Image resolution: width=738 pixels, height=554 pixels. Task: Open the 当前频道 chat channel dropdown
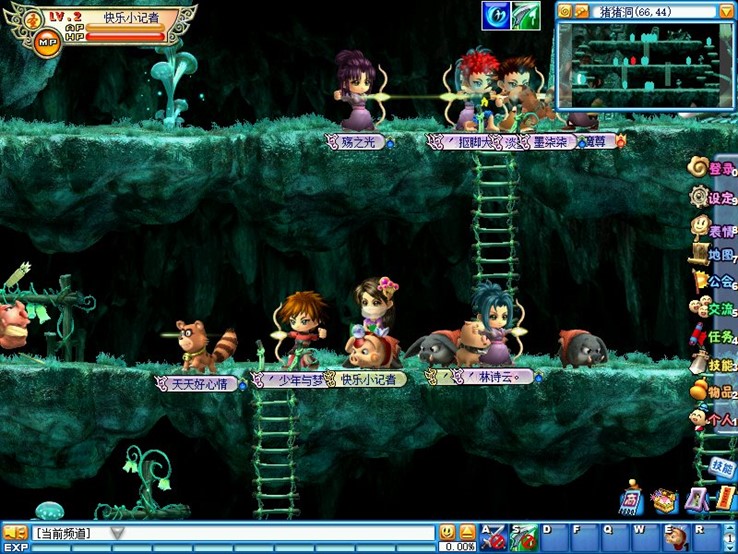117,533
